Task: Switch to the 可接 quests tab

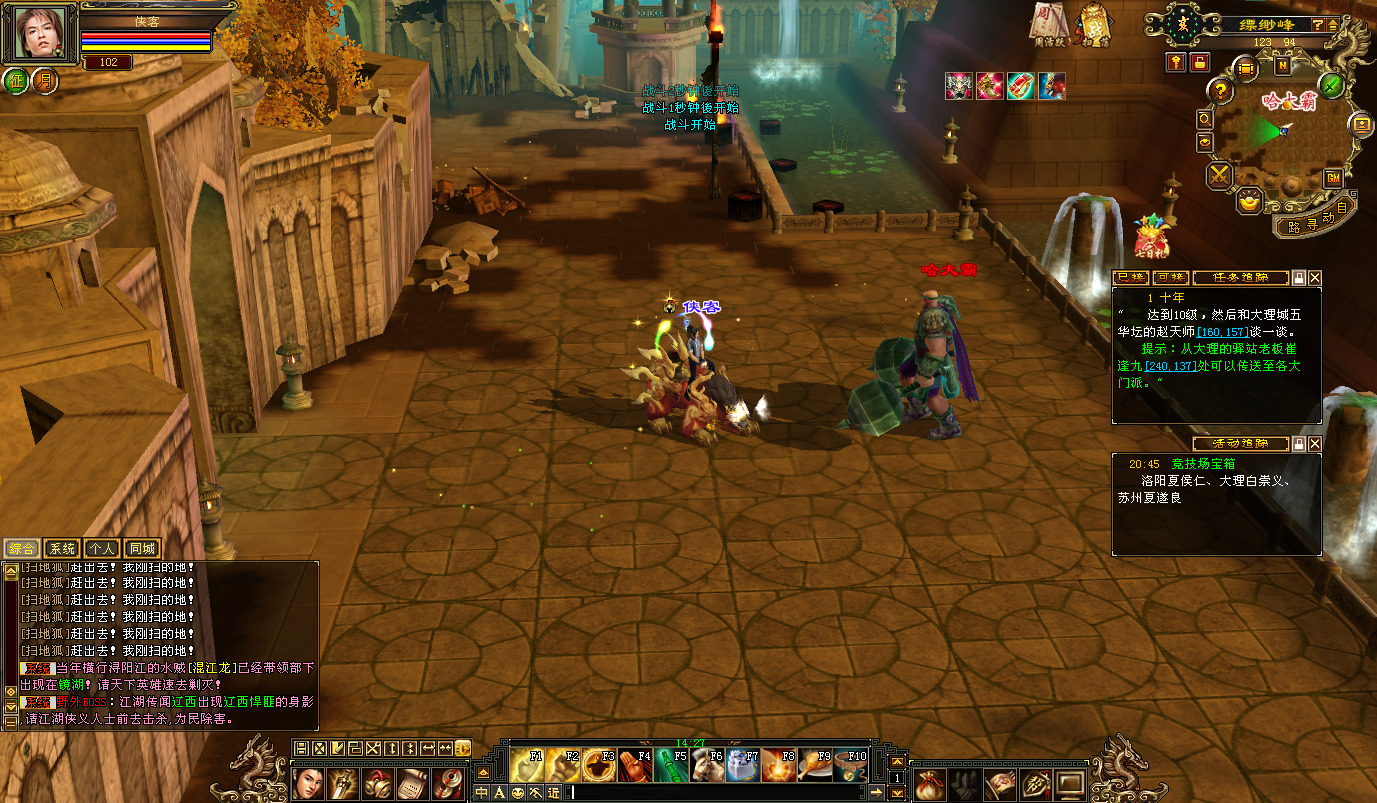Action: point(1170,278)
